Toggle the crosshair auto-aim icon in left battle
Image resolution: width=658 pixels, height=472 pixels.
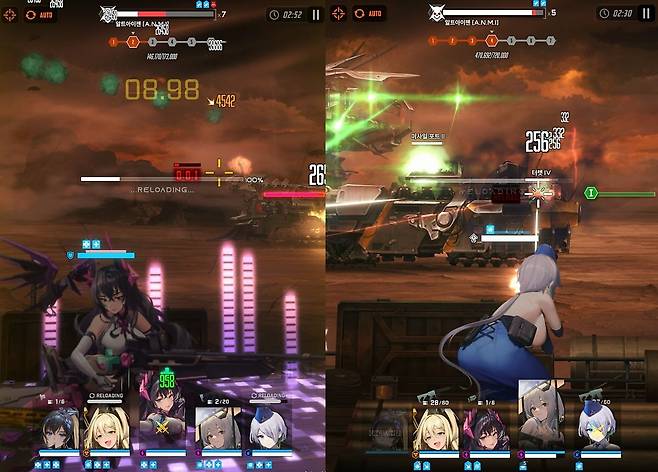pyautogui.click(x=11, y=15)
